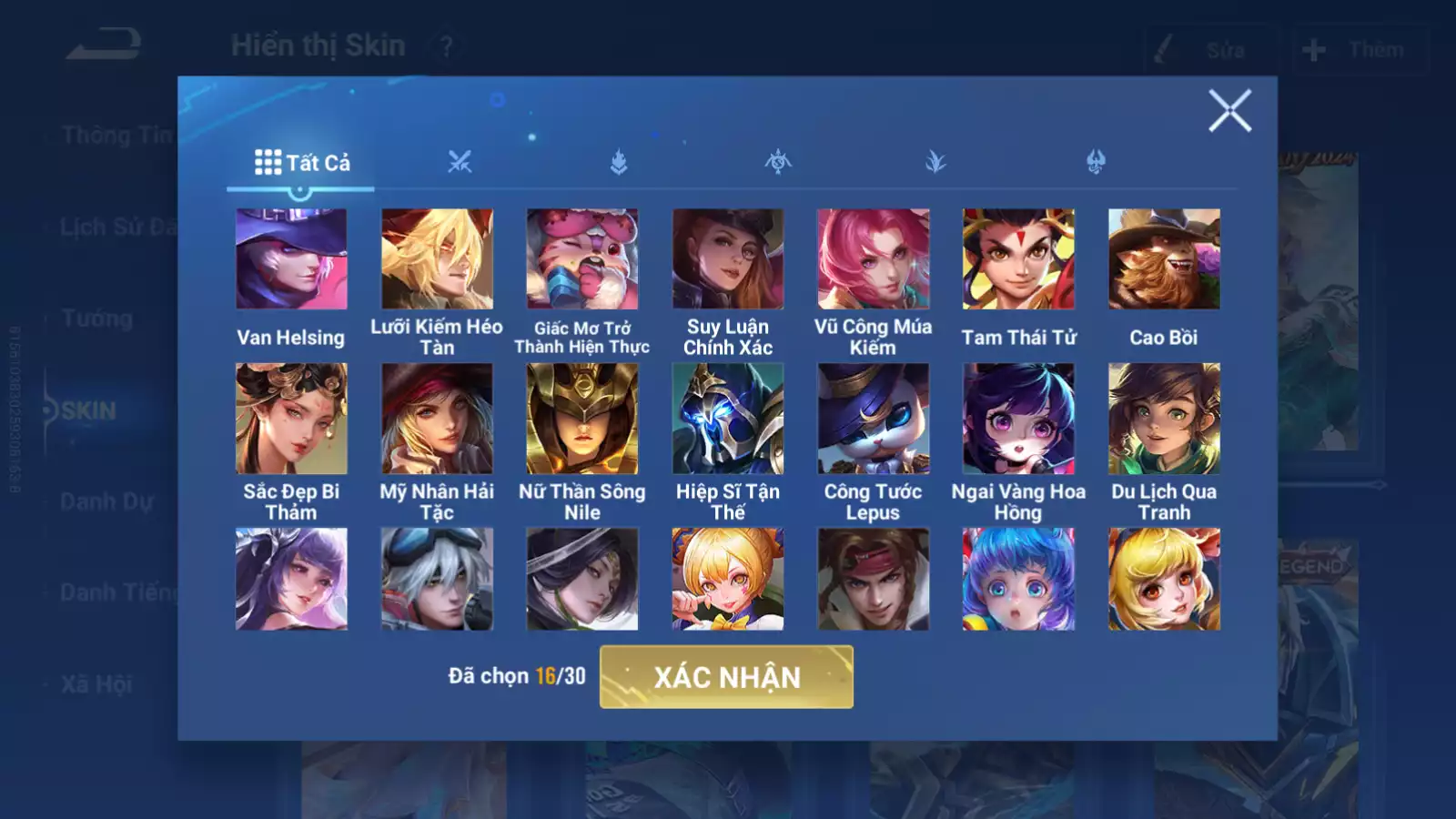The width and height of the screenshot is (1456, 819).
Task: Select the Công Tước Lepus skin
Action: click(x=874, y=419)
